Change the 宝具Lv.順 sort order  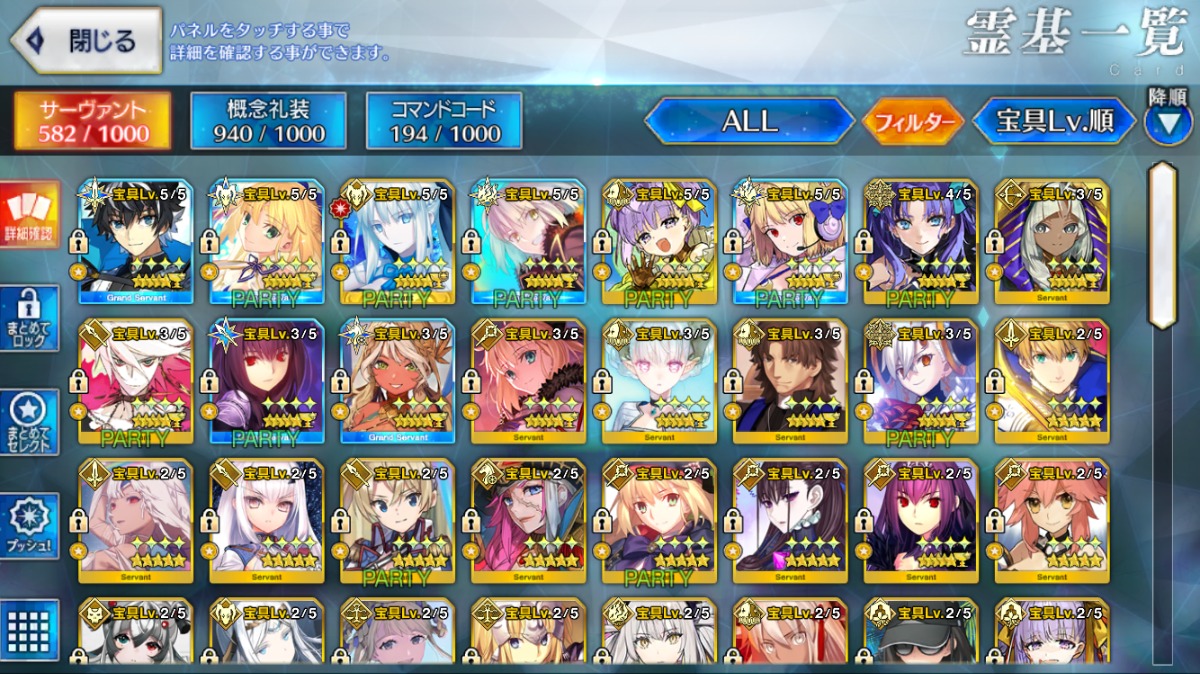tap(1054, 122)
